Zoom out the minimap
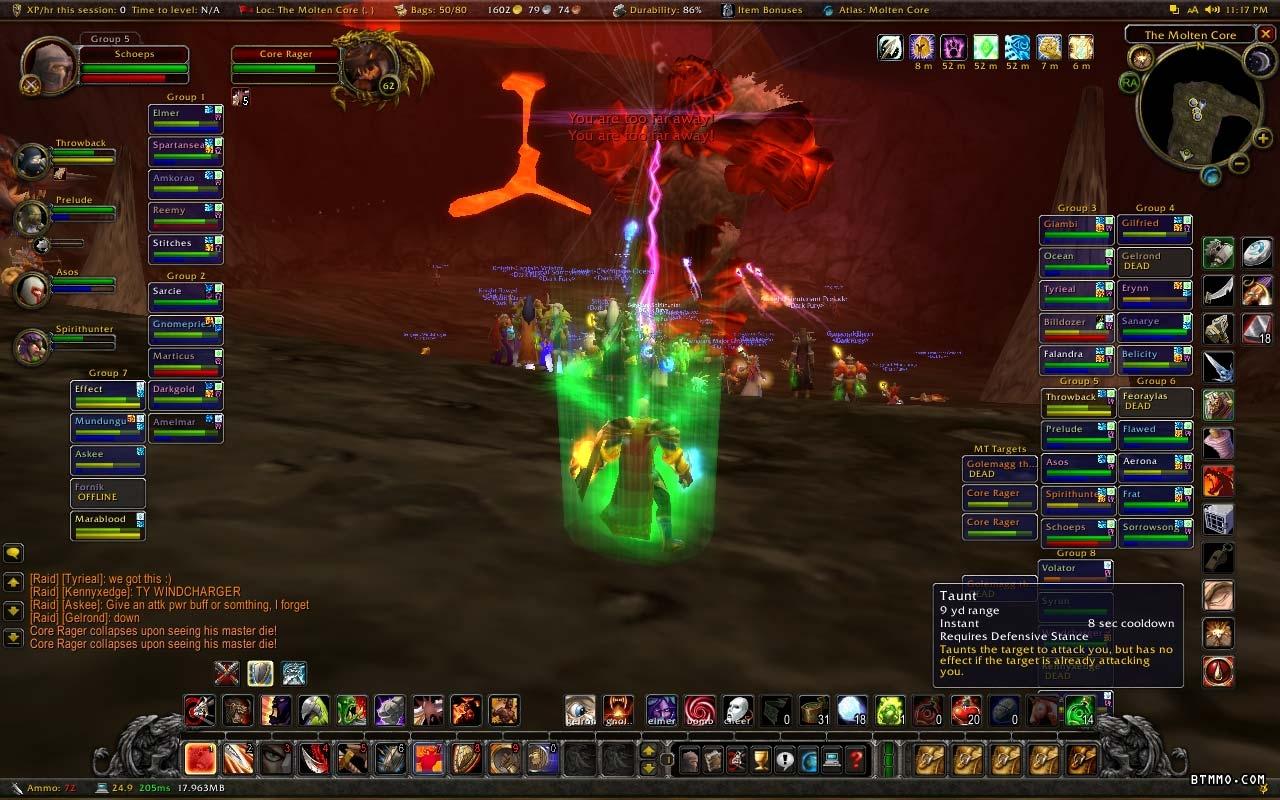 [1238, 163]
